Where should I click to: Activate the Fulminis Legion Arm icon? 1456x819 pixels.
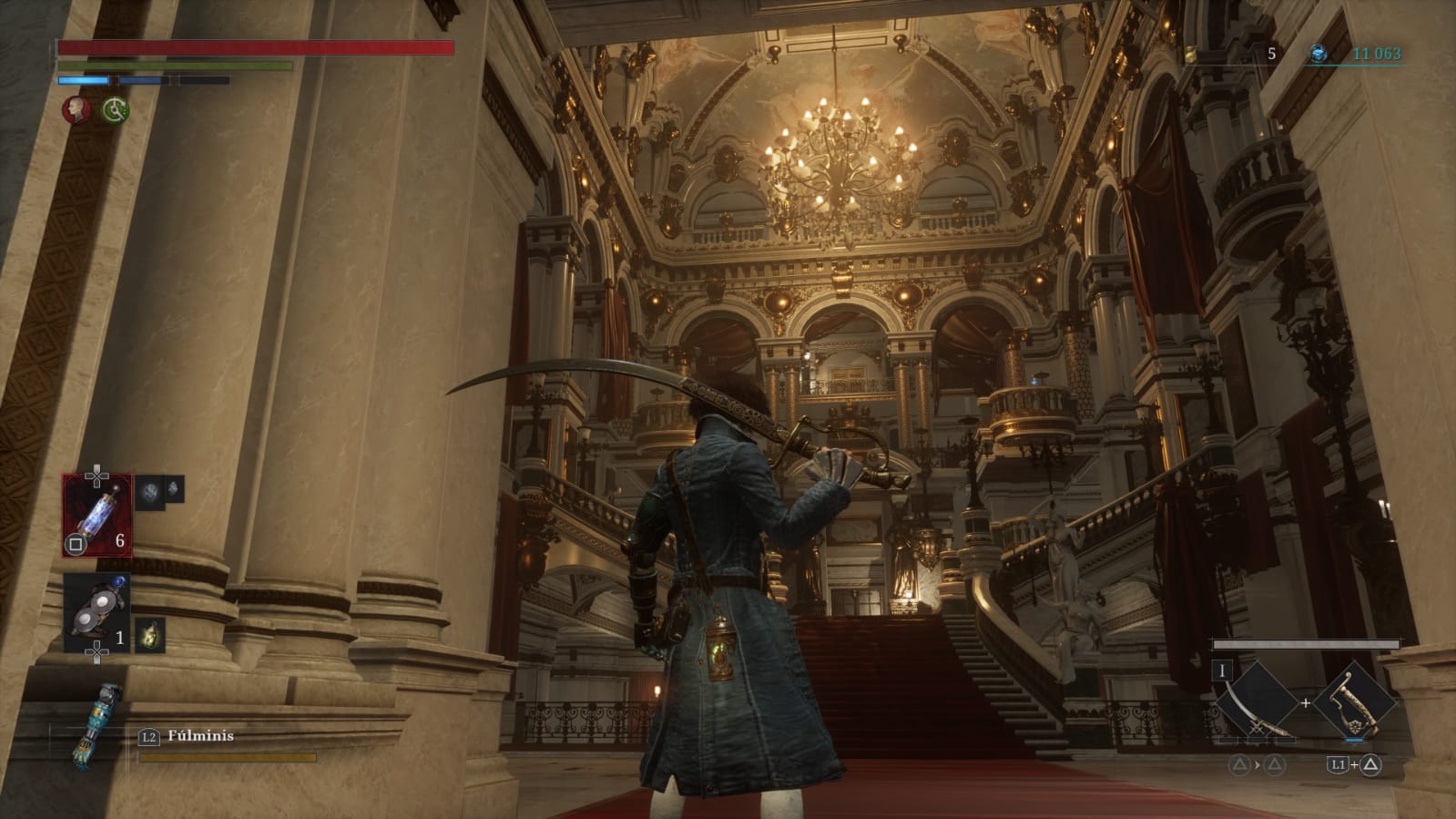pyautogui.click(x=97, y=726)
